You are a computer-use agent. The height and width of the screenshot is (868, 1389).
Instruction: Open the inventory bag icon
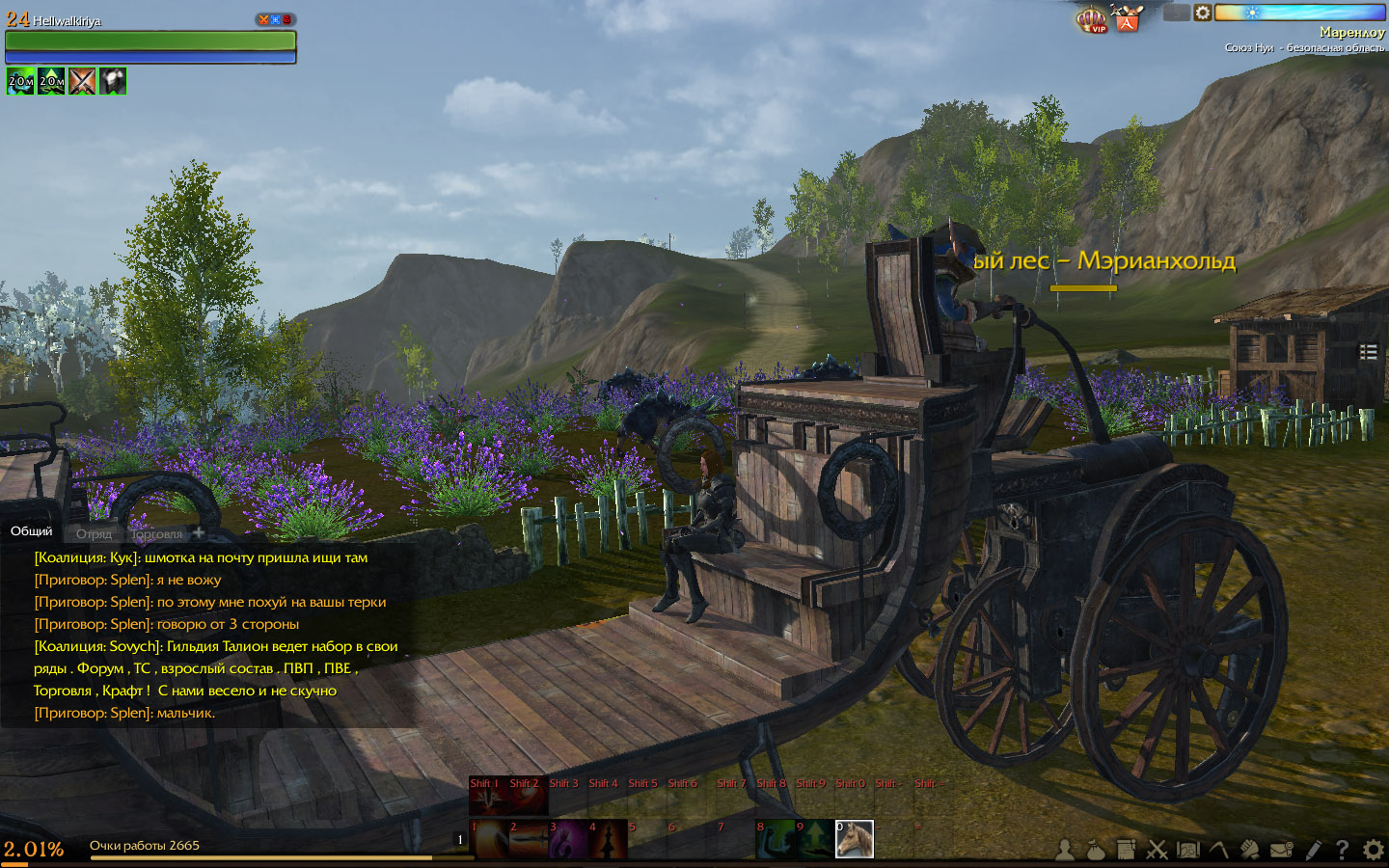click(1096, 850)
